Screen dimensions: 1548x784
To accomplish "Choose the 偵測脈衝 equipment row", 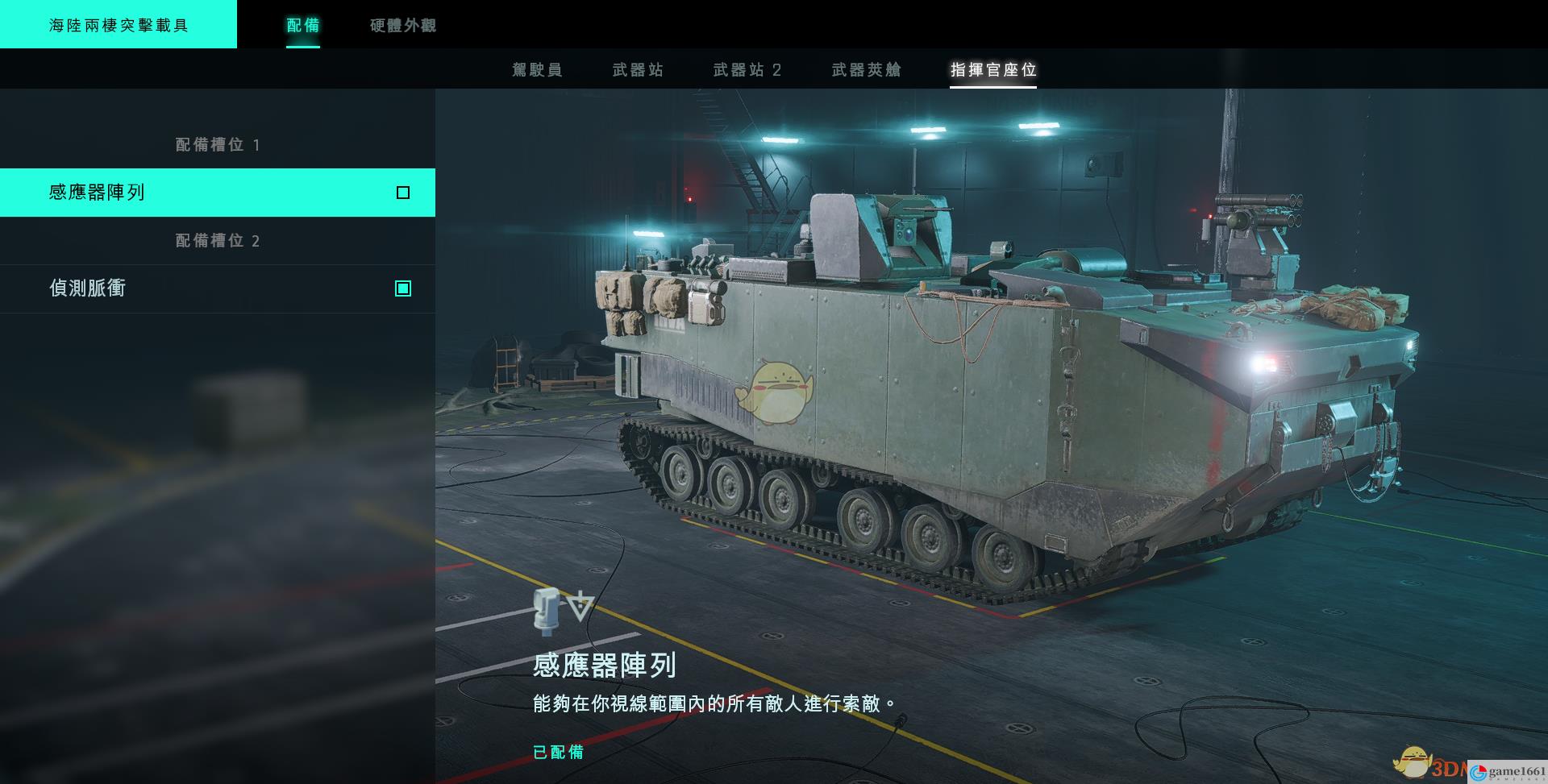I will pyautogui.click(x=218, y=288).
